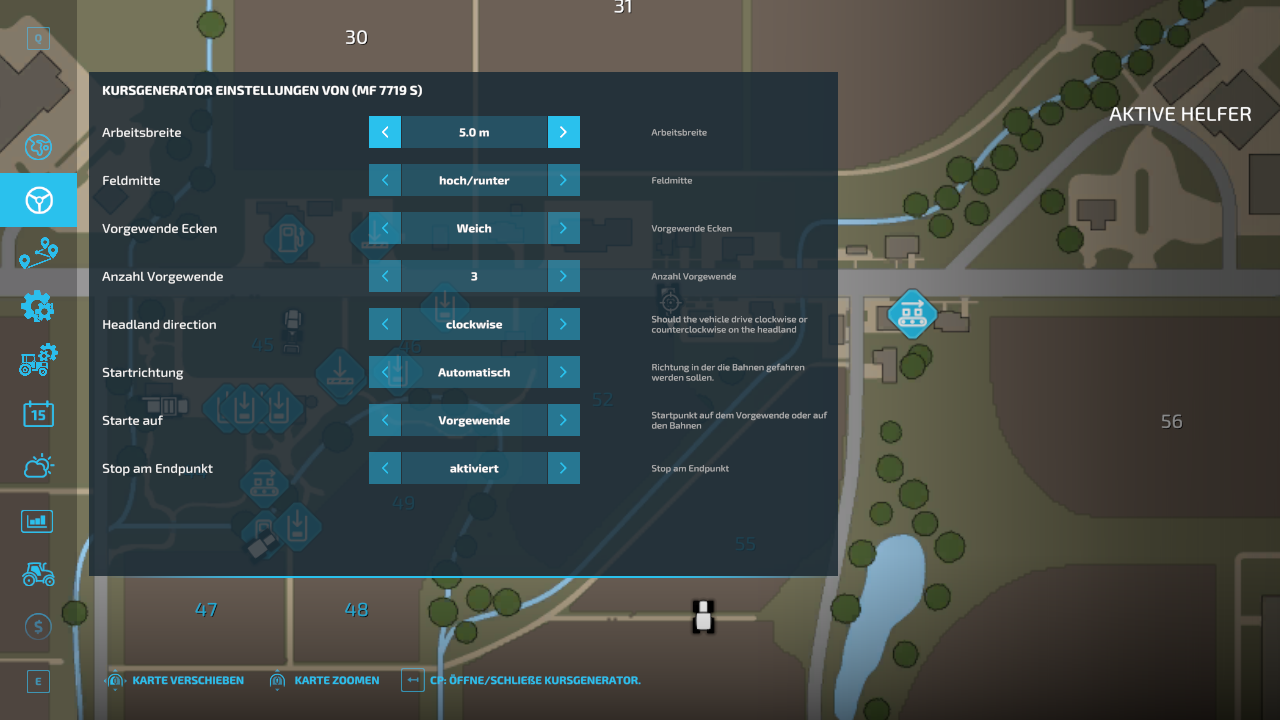Switch Headland direction to counterclockwise
This screenshot has height=720, width=1280.
click(x=564, y=324)
